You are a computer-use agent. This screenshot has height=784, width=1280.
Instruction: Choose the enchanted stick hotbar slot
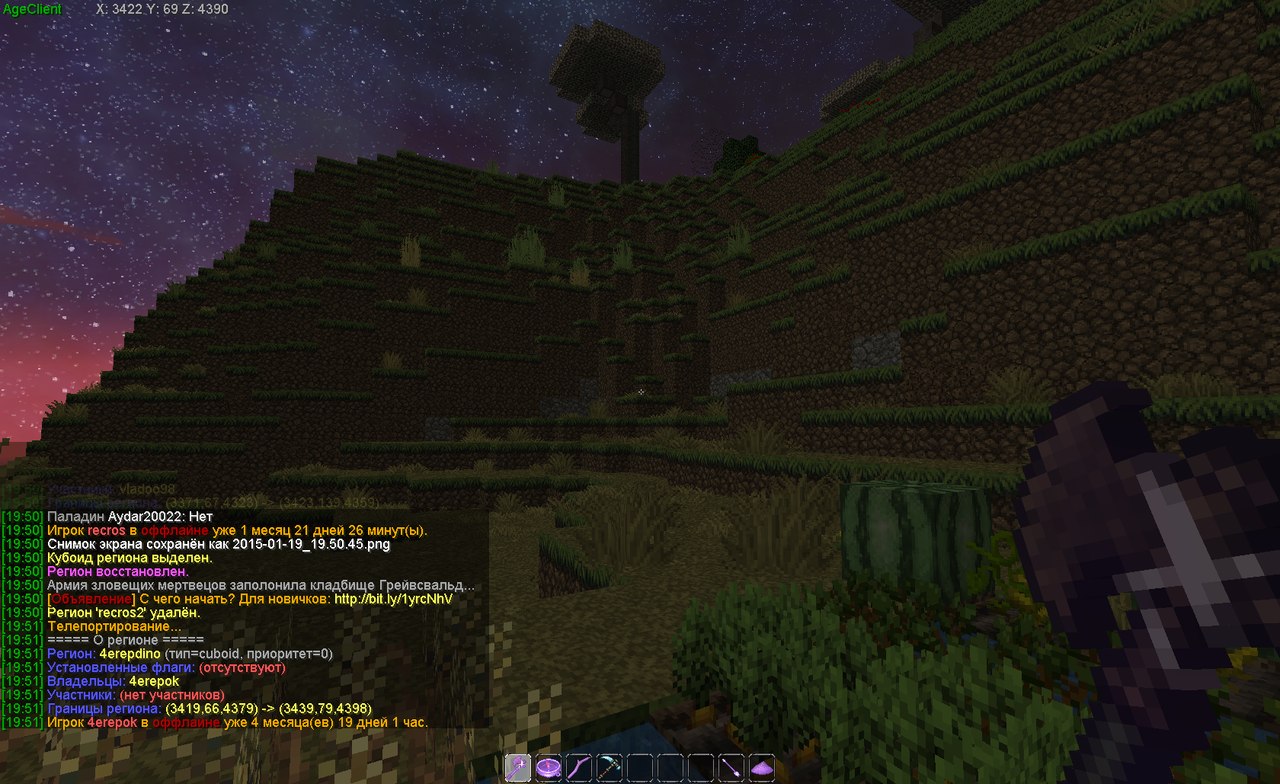click(x=579, y=767)
